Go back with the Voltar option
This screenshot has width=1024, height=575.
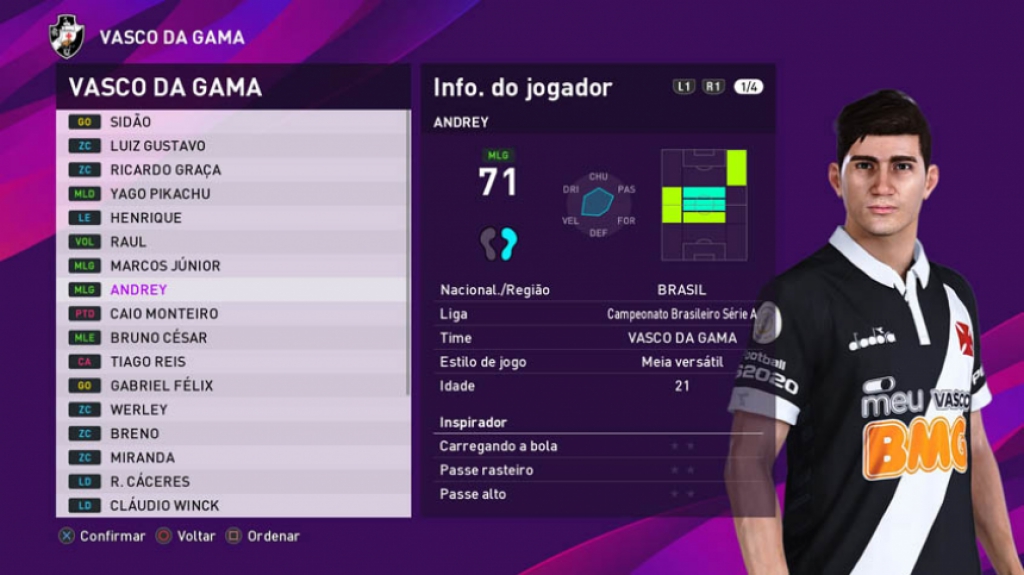pyautogui.click(x=186, y=536)
